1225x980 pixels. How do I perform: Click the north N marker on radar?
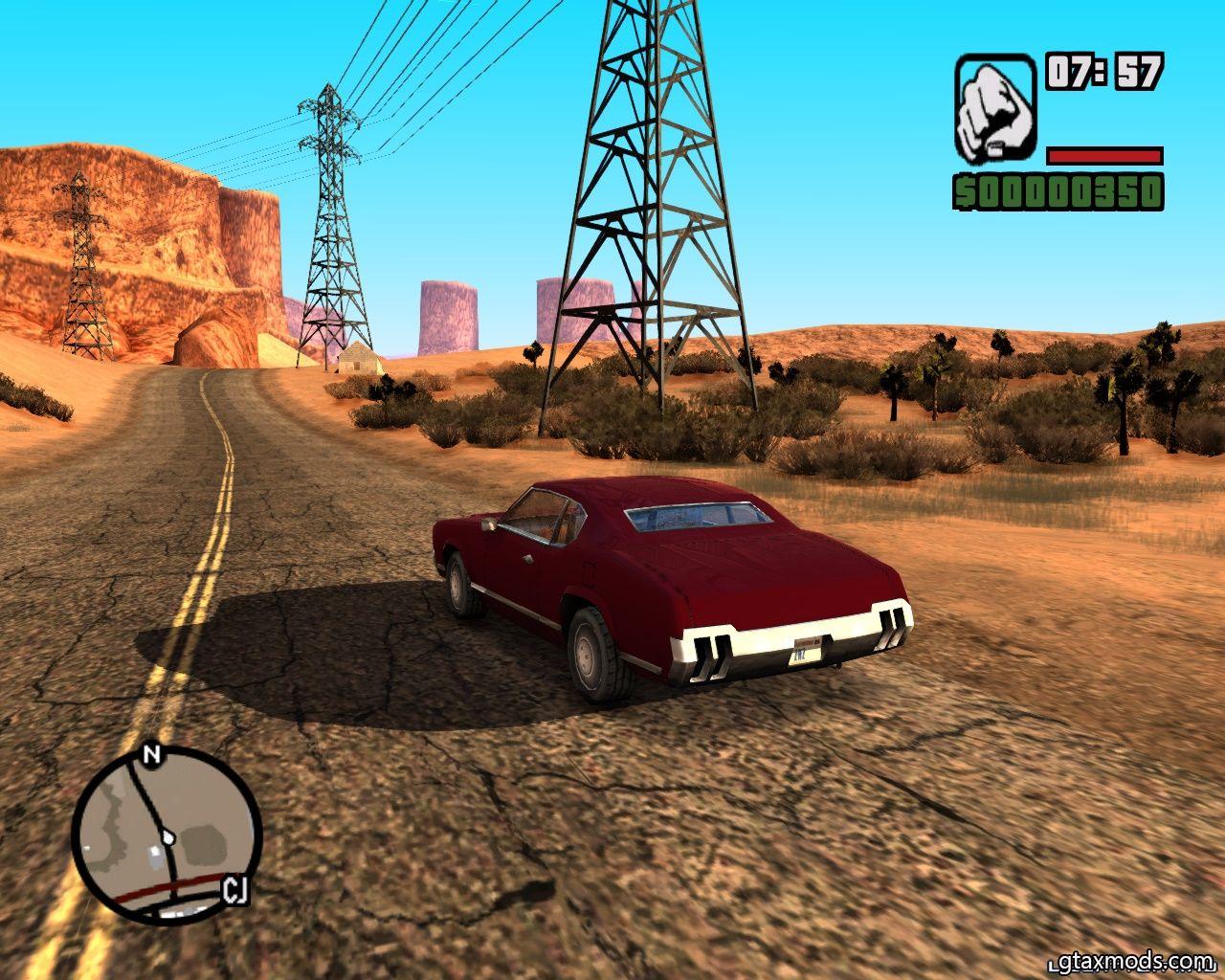[150, 755]
